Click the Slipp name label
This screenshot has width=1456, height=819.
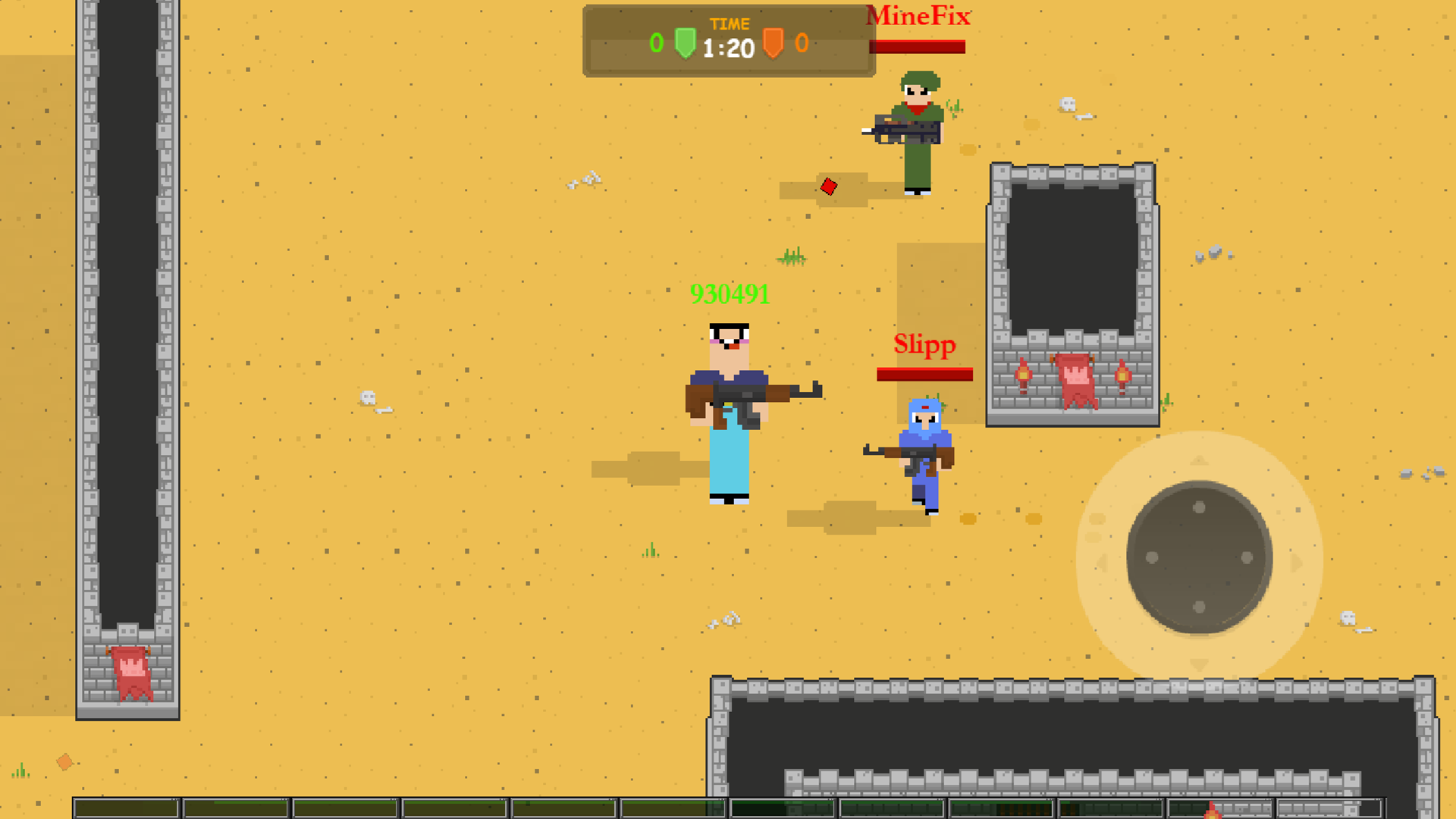(924, 344)
